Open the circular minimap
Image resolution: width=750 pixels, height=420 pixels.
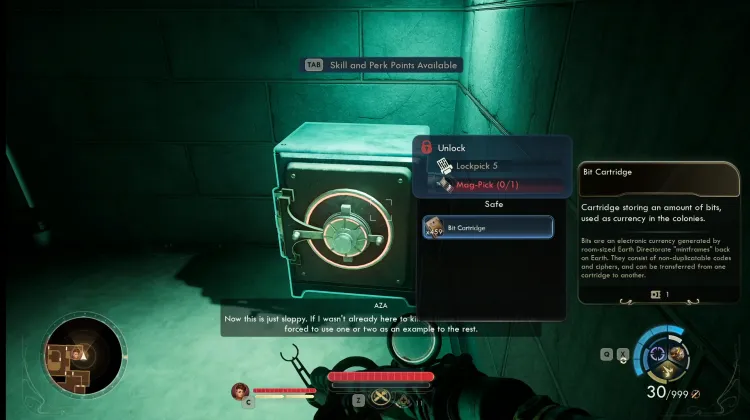(85, 354)
